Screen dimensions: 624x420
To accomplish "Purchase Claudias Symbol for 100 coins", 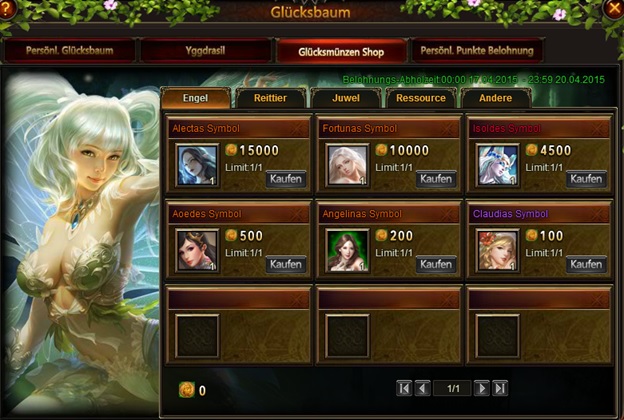I will click(x=587, y=264).
